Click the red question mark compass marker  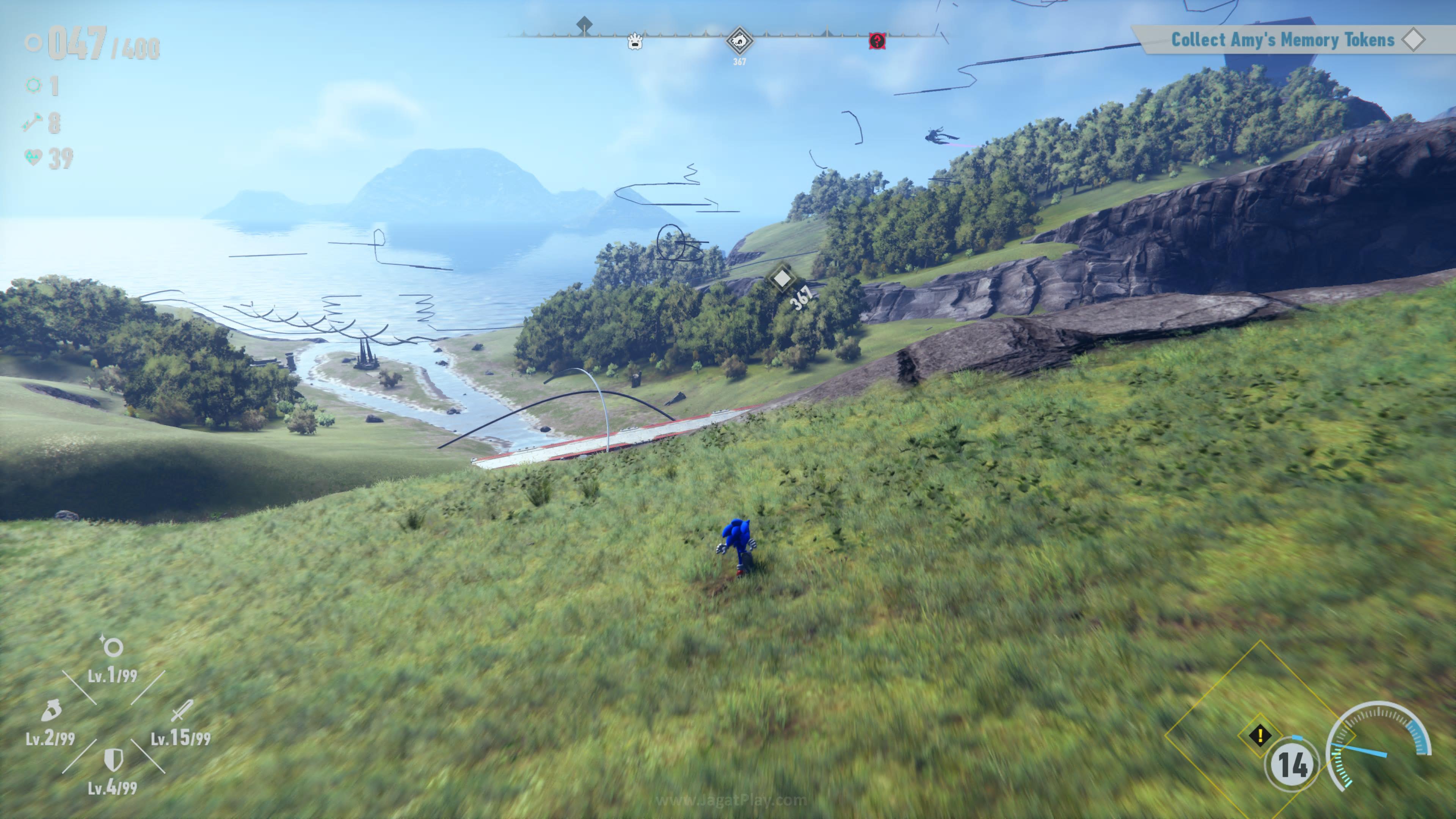click(x=877, y=41)
